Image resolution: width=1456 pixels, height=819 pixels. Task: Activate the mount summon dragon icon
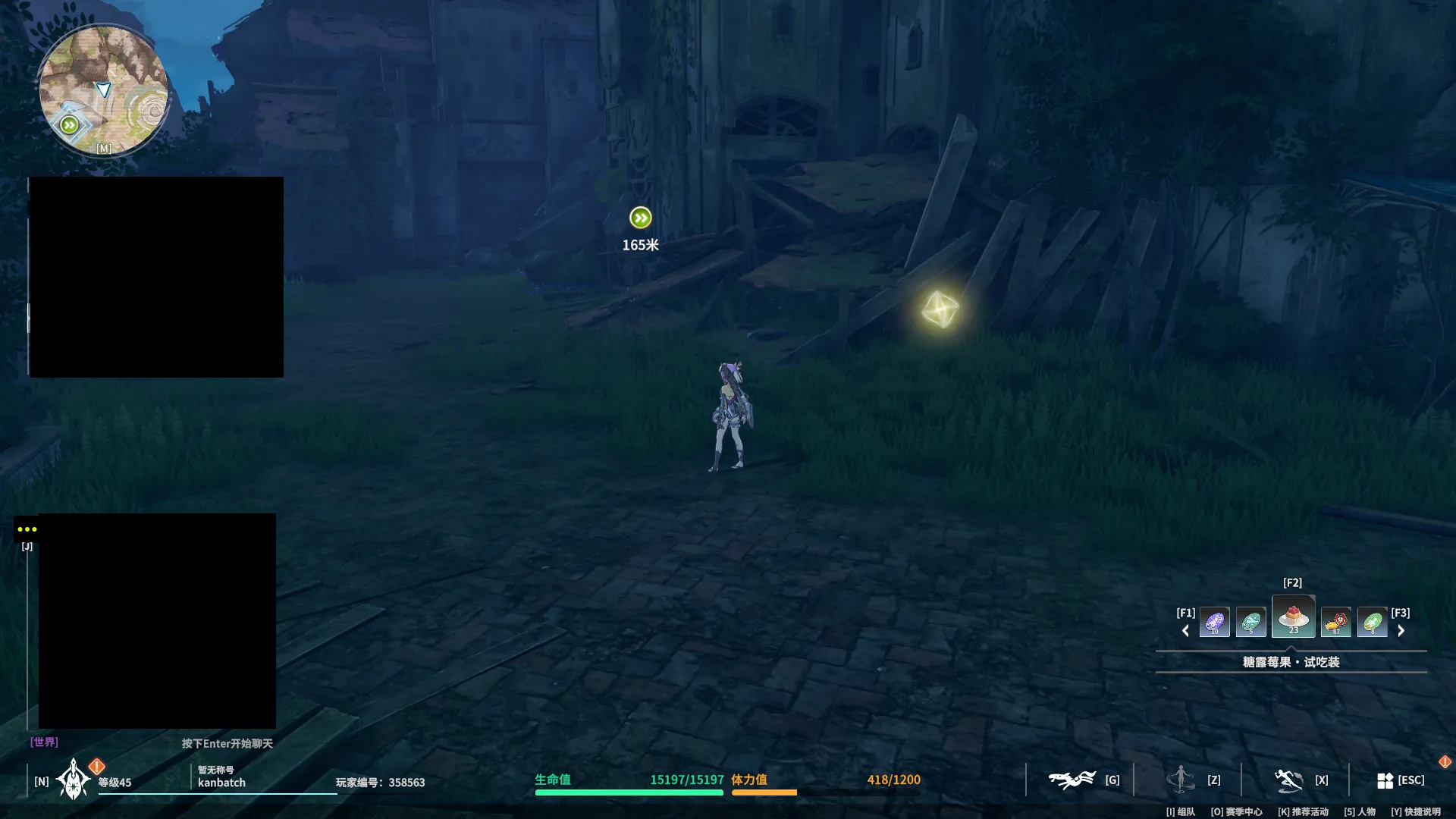(x=1072, y=780)
